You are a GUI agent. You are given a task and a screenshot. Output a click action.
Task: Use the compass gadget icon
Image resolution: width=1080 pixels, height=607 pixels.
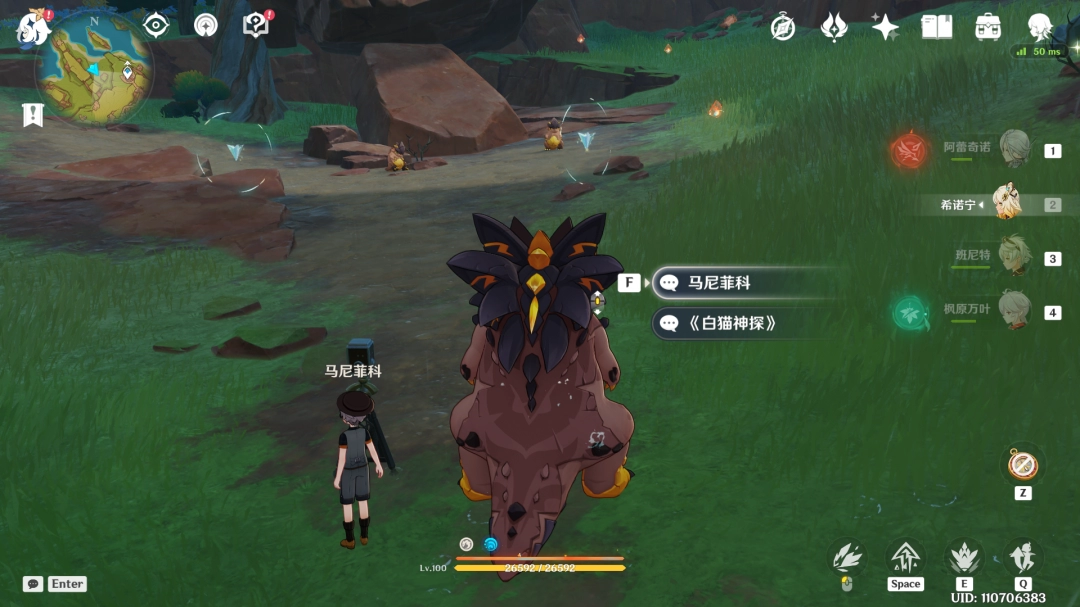[1022, 464]
